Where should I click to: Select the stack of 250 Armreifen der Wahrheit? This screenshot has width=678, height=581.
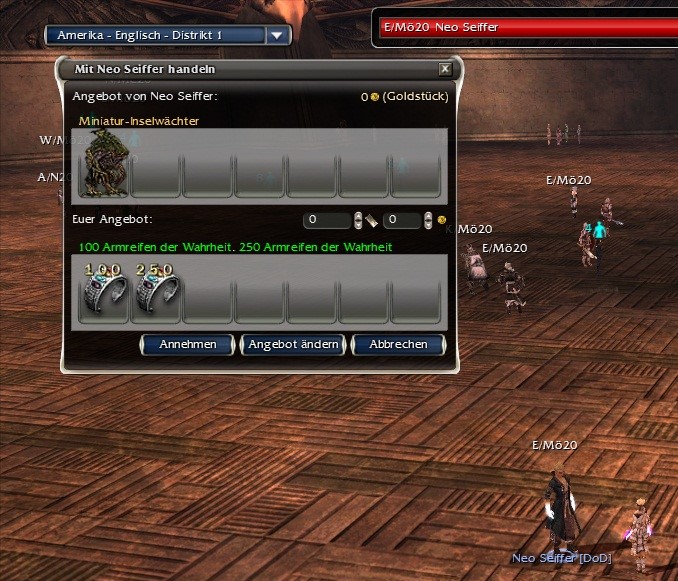pyautogui.click(x=156, y=292)
